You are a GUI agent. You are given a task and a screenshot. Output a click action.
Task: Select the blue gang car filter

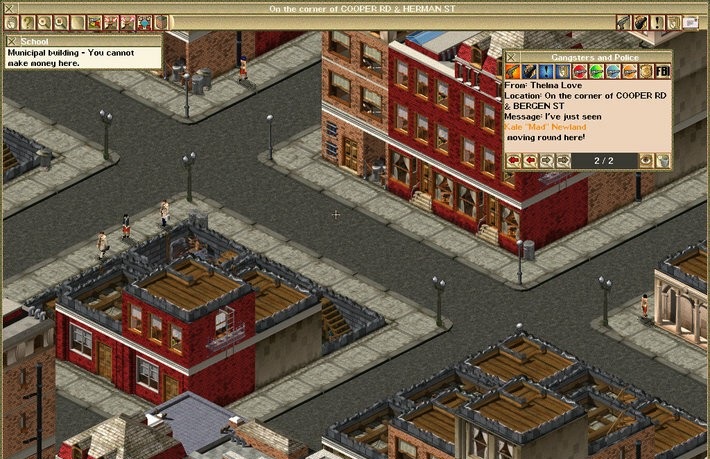(x=612, y=72)
